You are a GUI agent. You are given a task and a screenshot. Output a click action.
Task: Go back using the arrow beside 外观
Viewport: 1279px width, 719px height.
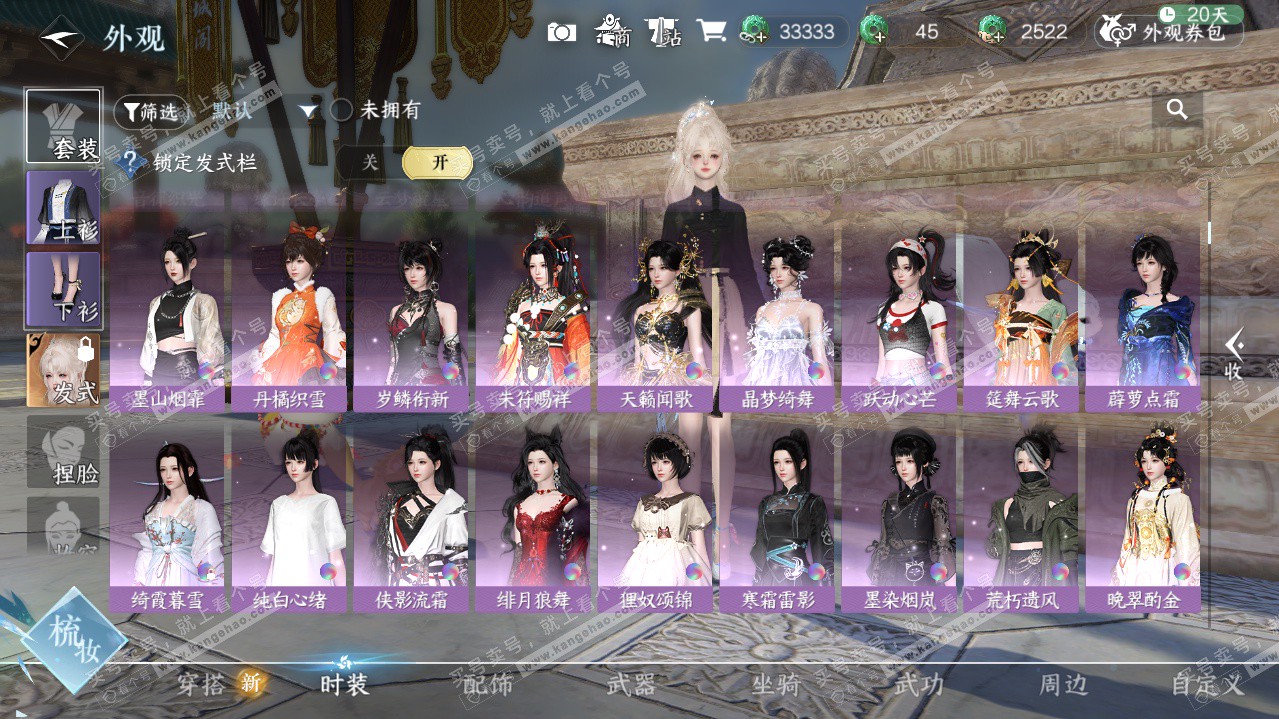(x=61, y=39)
